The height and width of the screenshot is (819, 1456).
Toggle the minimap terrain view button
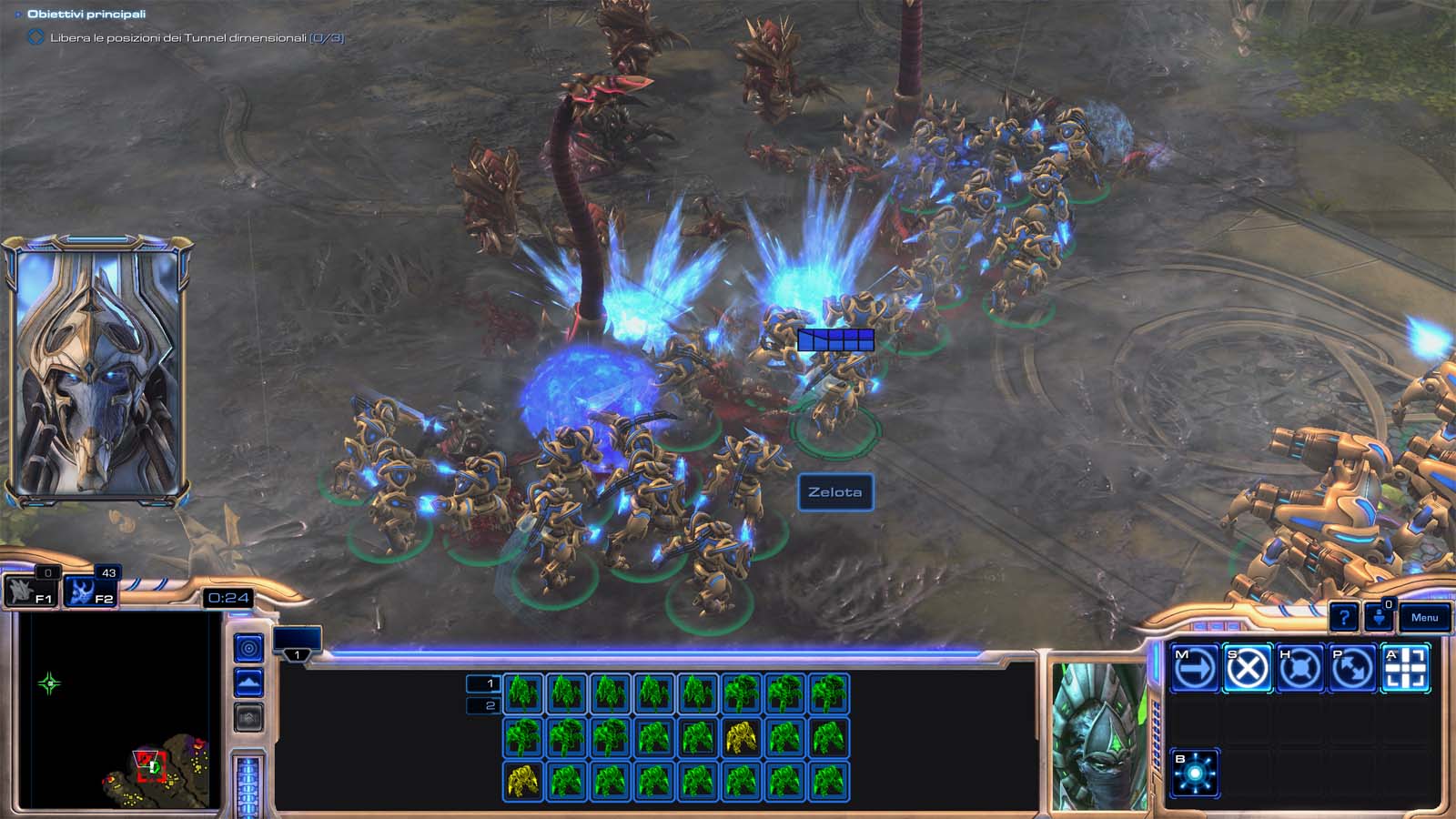(x=248, y=682)
